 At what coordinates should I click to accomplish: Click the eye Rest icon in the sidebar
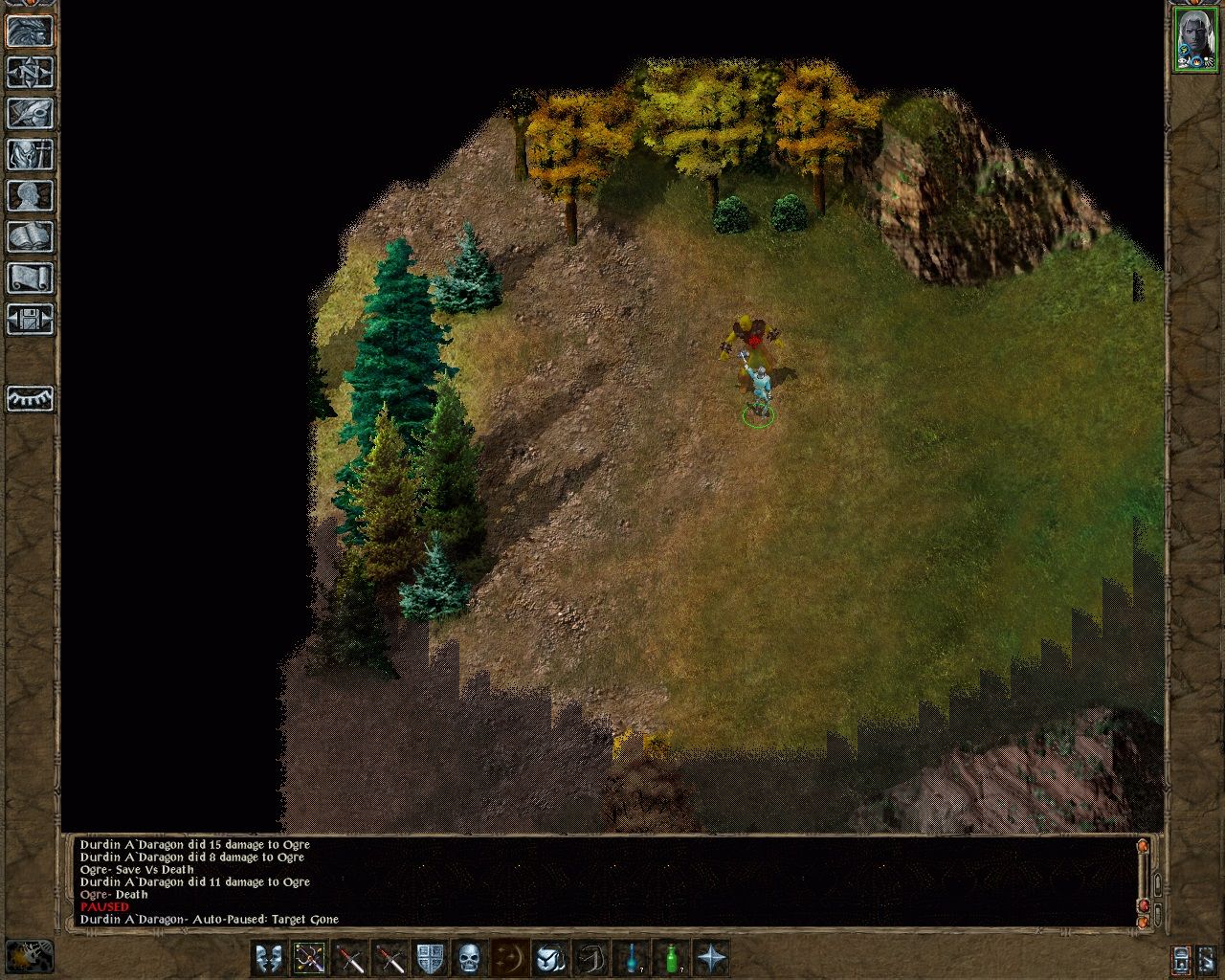click(x=32, y=399)
